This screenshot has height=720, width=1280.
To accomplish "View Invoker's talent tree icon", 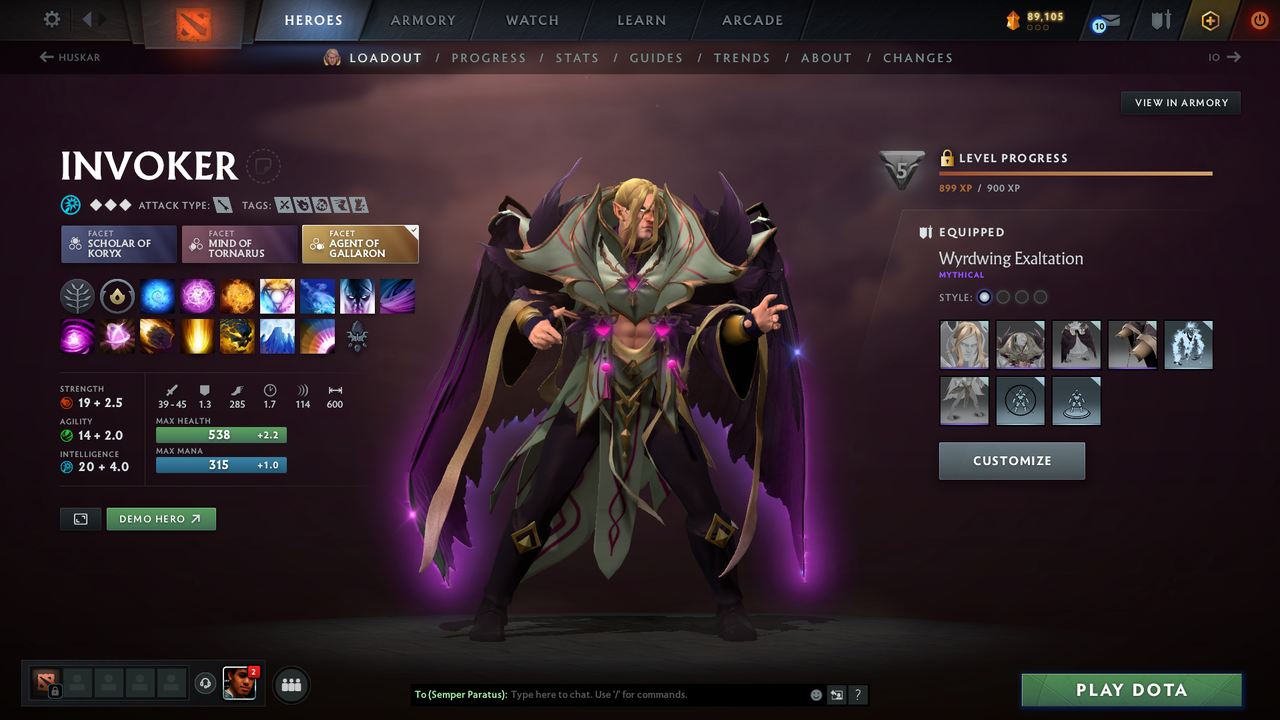I will (77, 295).
